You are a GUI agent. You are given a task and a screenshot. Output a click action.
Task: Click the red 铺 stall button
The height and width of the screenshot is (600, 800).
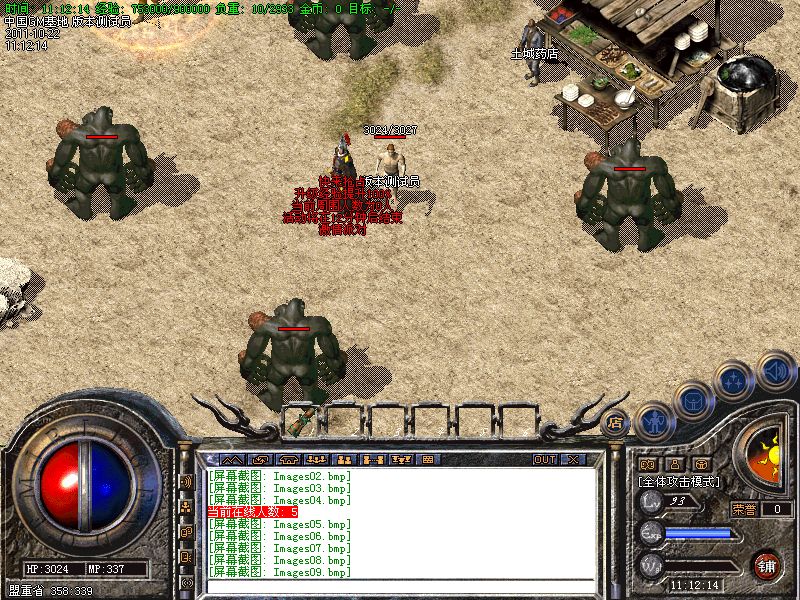[767, 565]
